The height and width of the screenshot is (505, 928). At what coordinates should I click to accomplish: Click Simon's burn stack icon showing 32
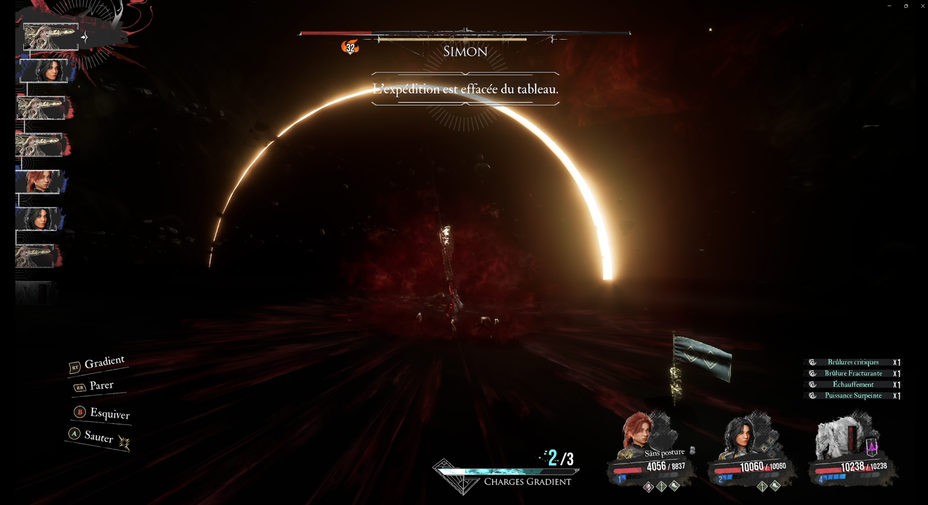(350, 47)
